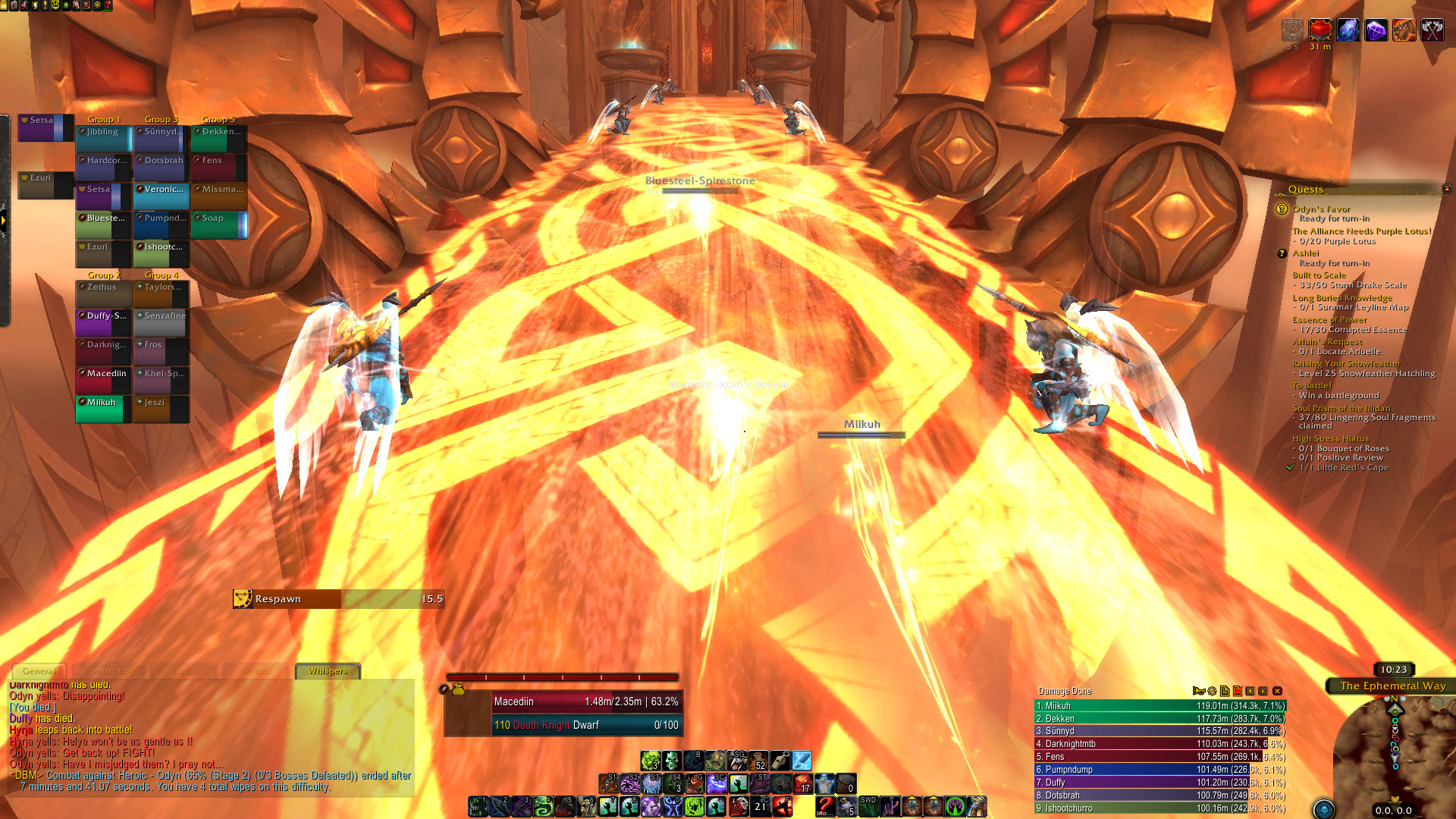Open the Whispers chat tab

[x=328, y=671]
